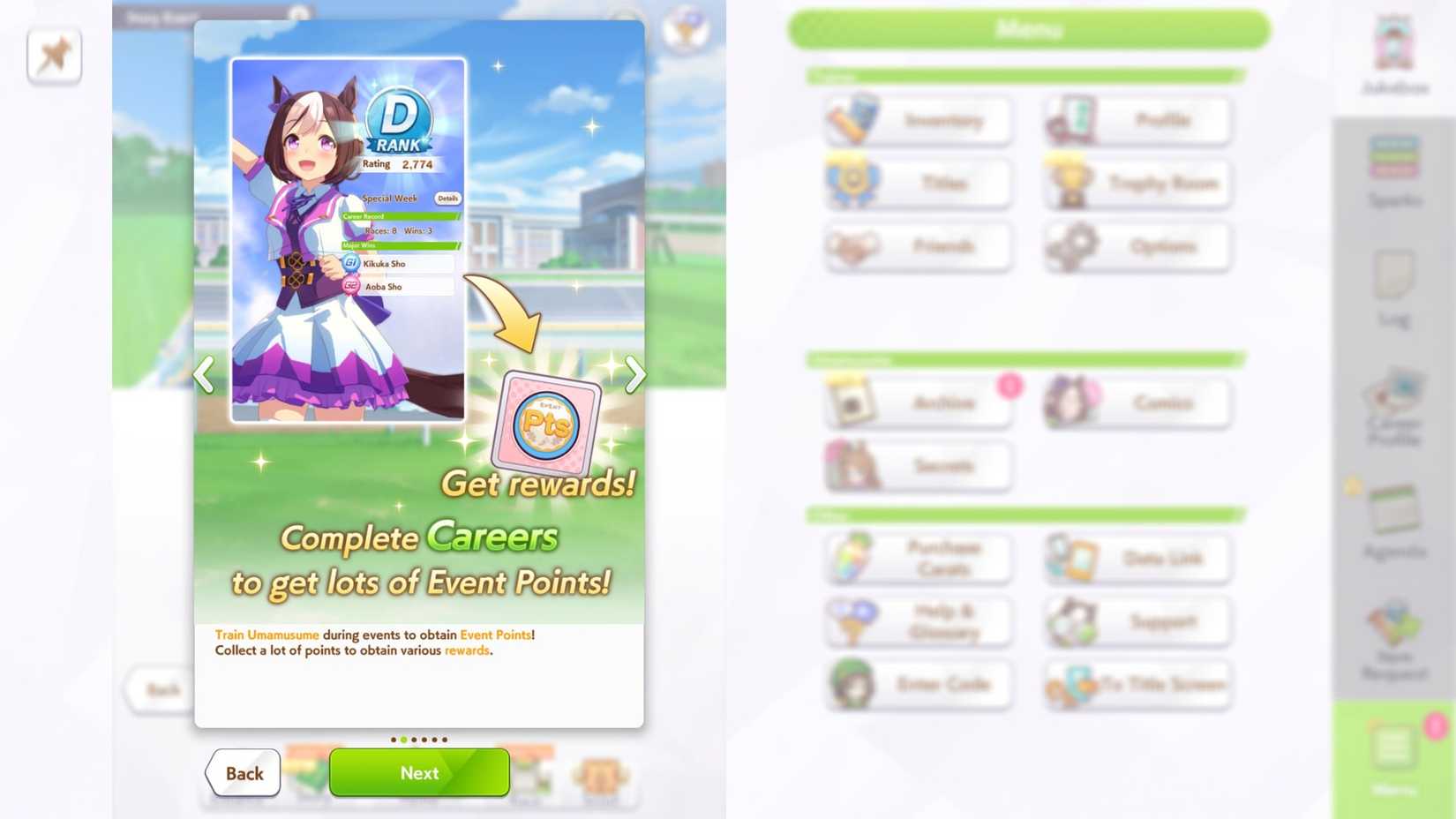This screenshot has height=819, width=1456.
Task: Open the Options gear entry
Action: [1137, 246]
